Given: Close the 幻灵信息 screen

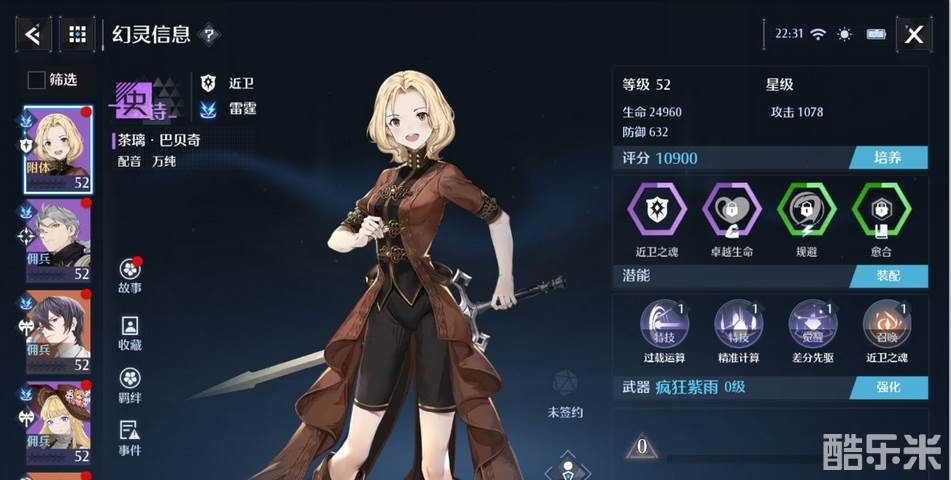Looking at the screenshot, I should [x=913, y=35].
